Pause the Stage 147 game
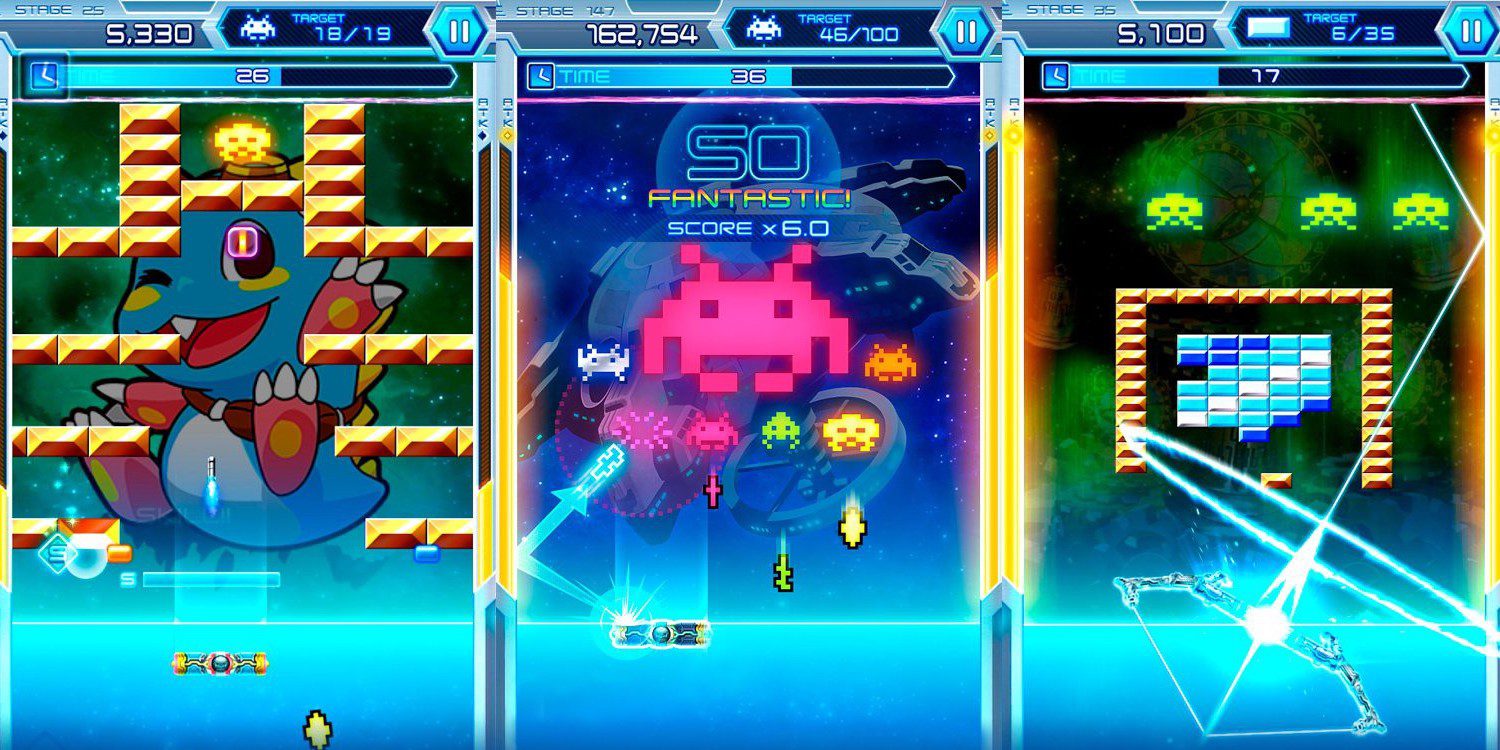The image size is (1500, 750). pos(965,31)
